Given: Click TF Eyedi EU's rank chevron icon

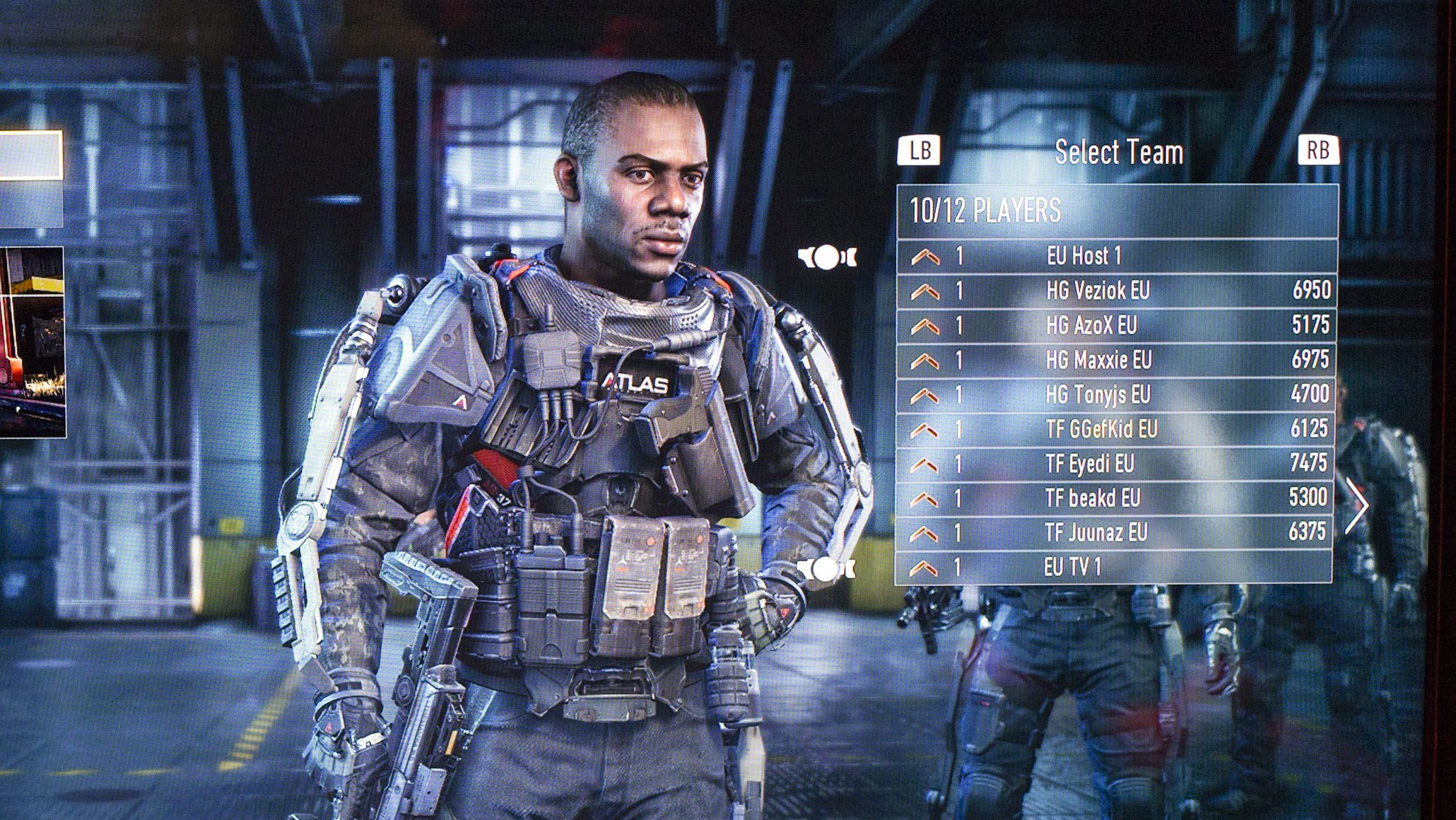Looking at the screenshot, I should (926, 465).
